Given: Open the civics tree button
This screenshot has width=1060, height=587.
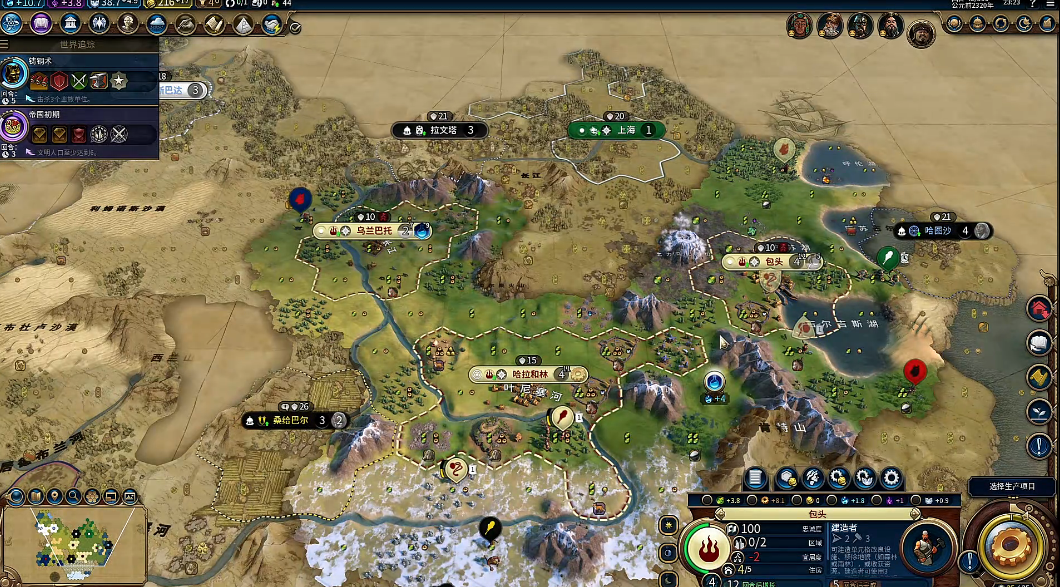Looking at the screenshot, I should click(41, 24).
